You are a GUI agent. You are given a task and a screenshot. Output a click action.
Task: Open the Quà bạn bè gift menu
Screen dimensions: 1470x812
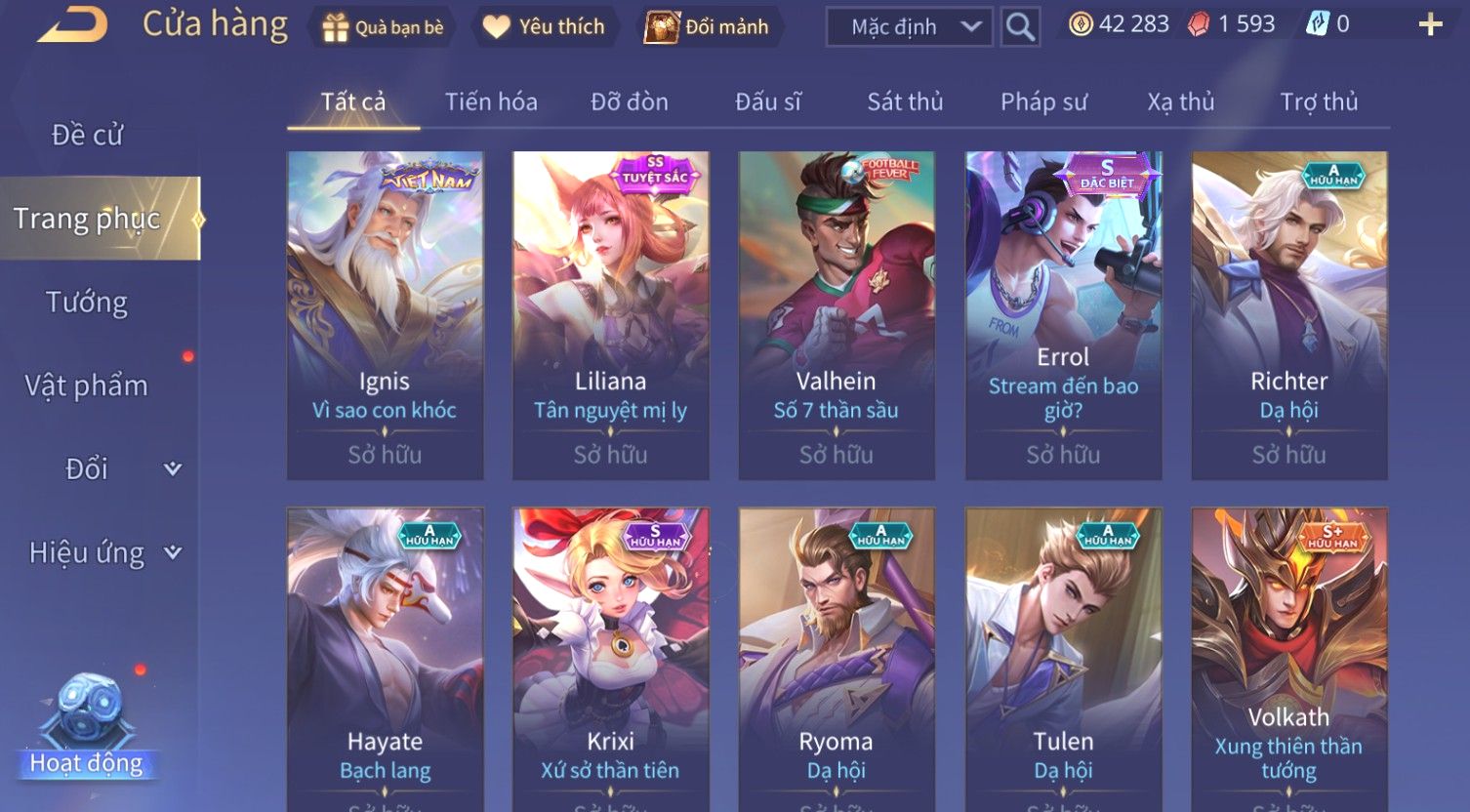pos(383,27)
